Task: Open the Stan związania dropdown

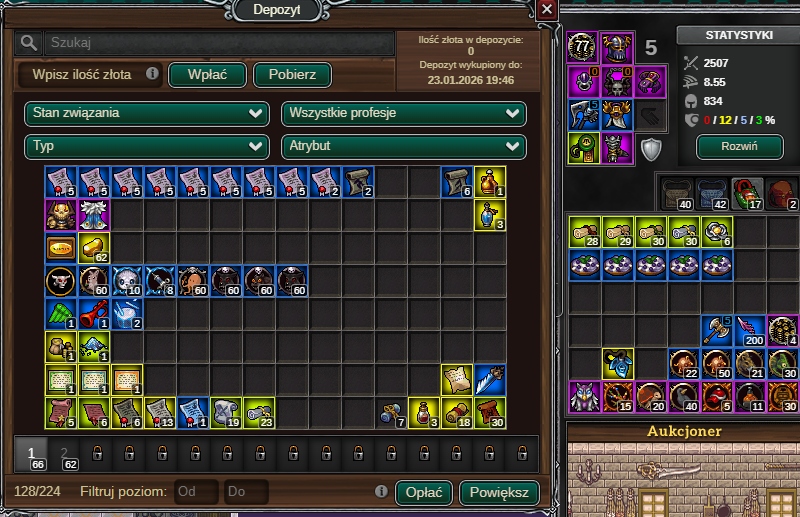Action: (146, 114)
